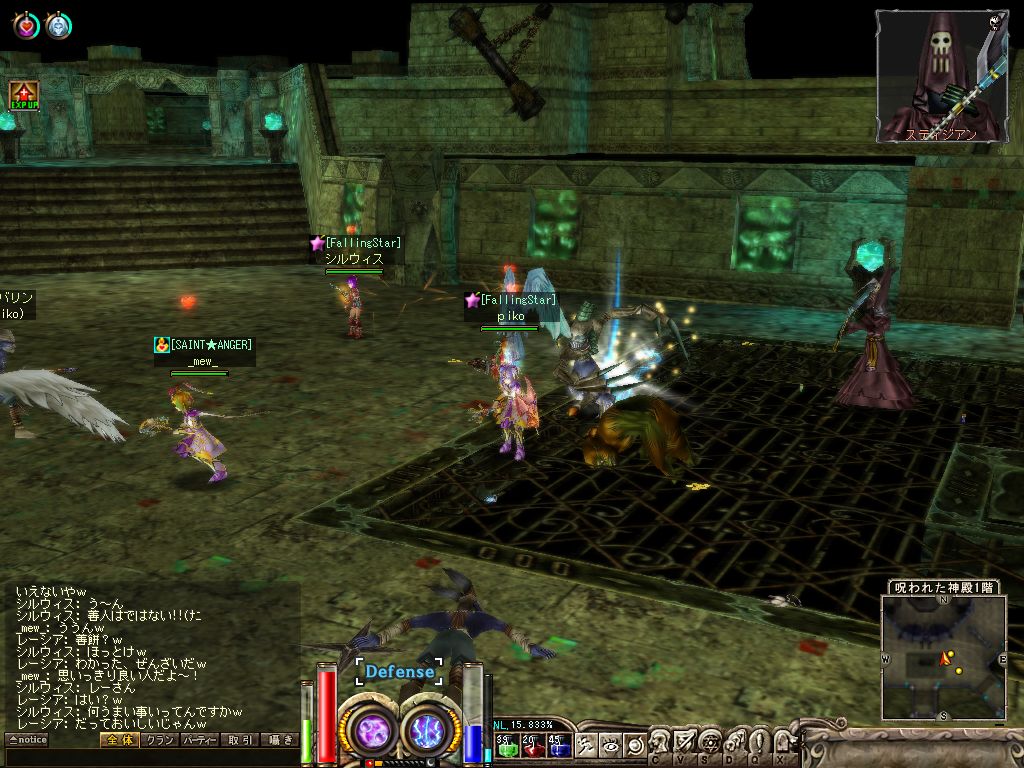Screen dimensions: 1024x768
Task: Open the notice log button
Action: point(27,740)
